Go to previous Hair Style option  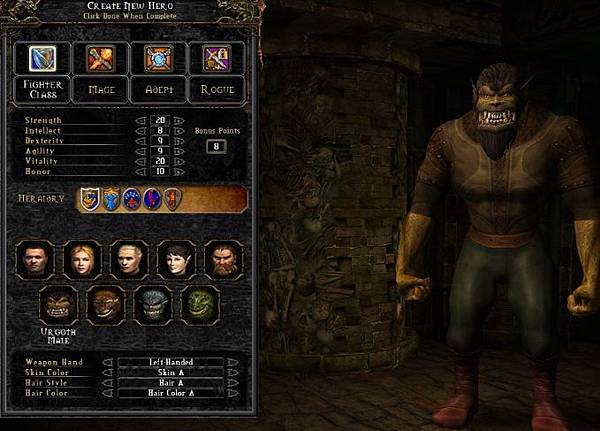[x=105, y=383]
